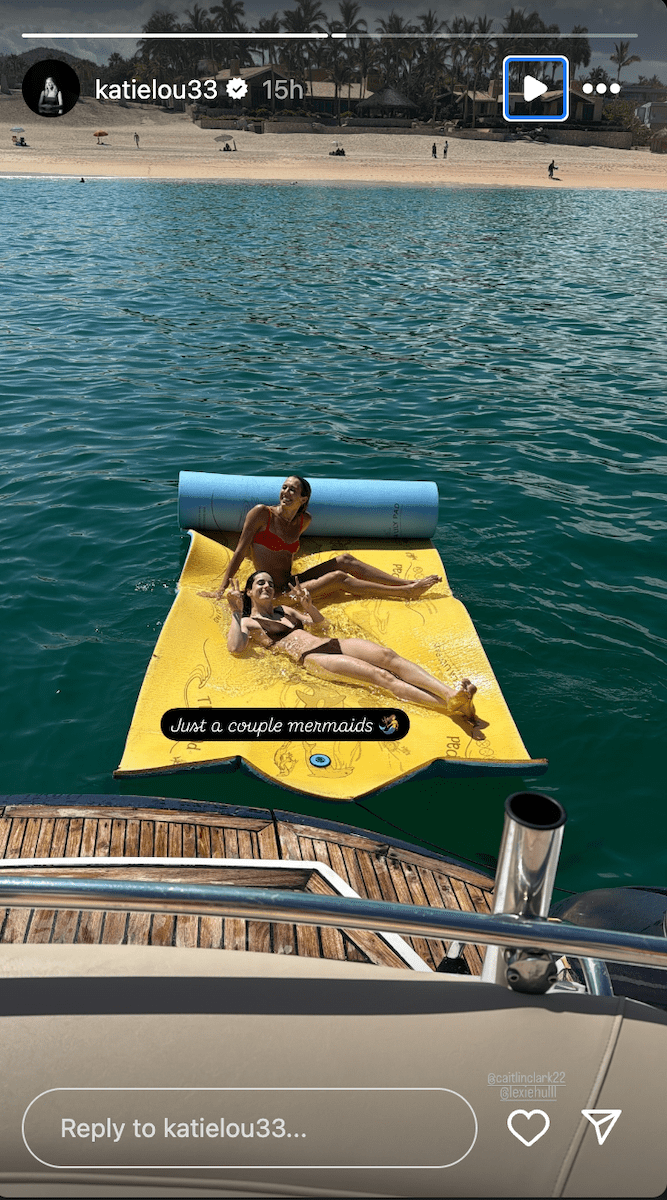Open the three-dot more options menu

[x=601, y=89]
